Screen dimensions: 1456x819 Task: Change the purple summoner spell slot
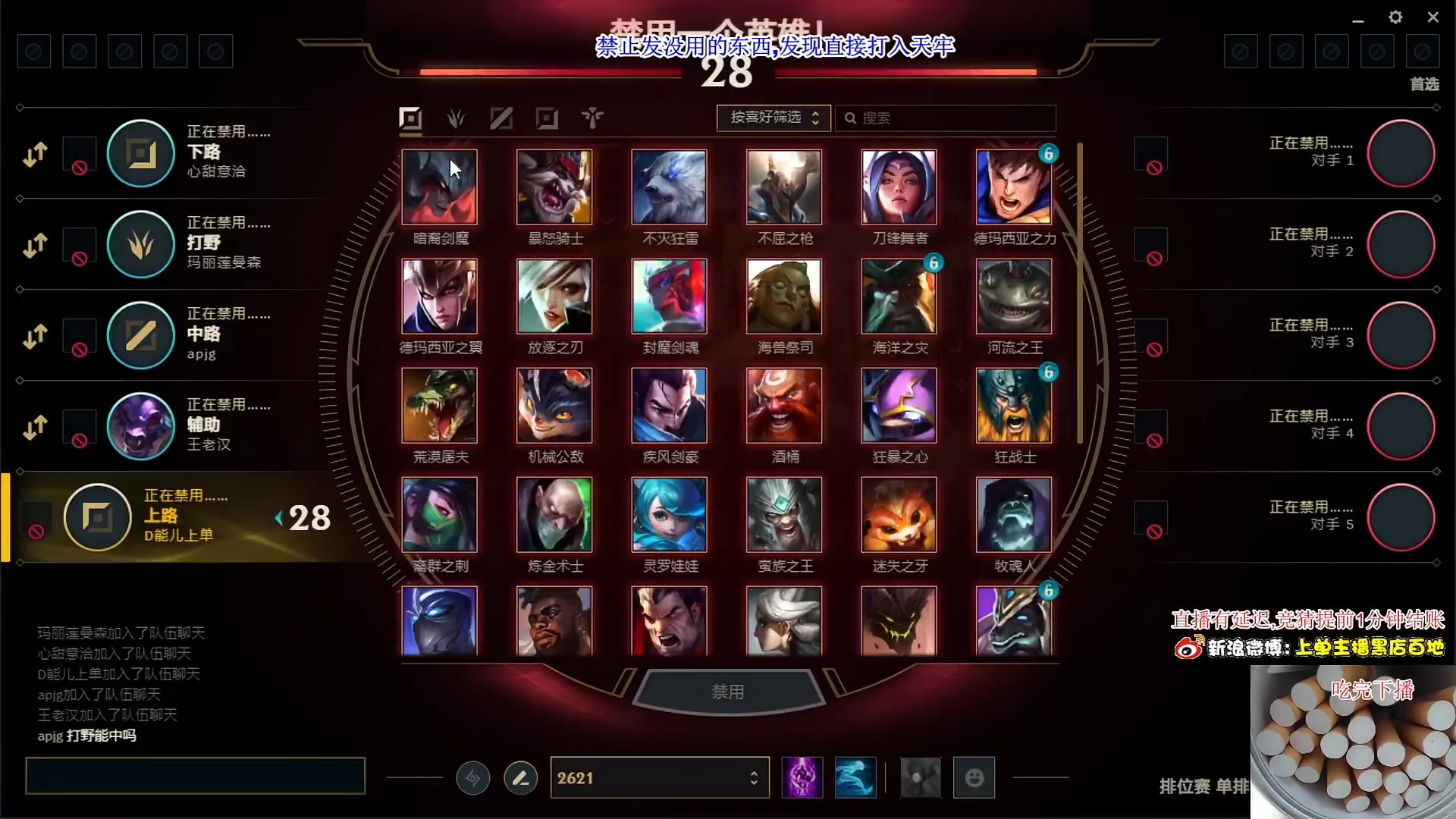(802, 778)
